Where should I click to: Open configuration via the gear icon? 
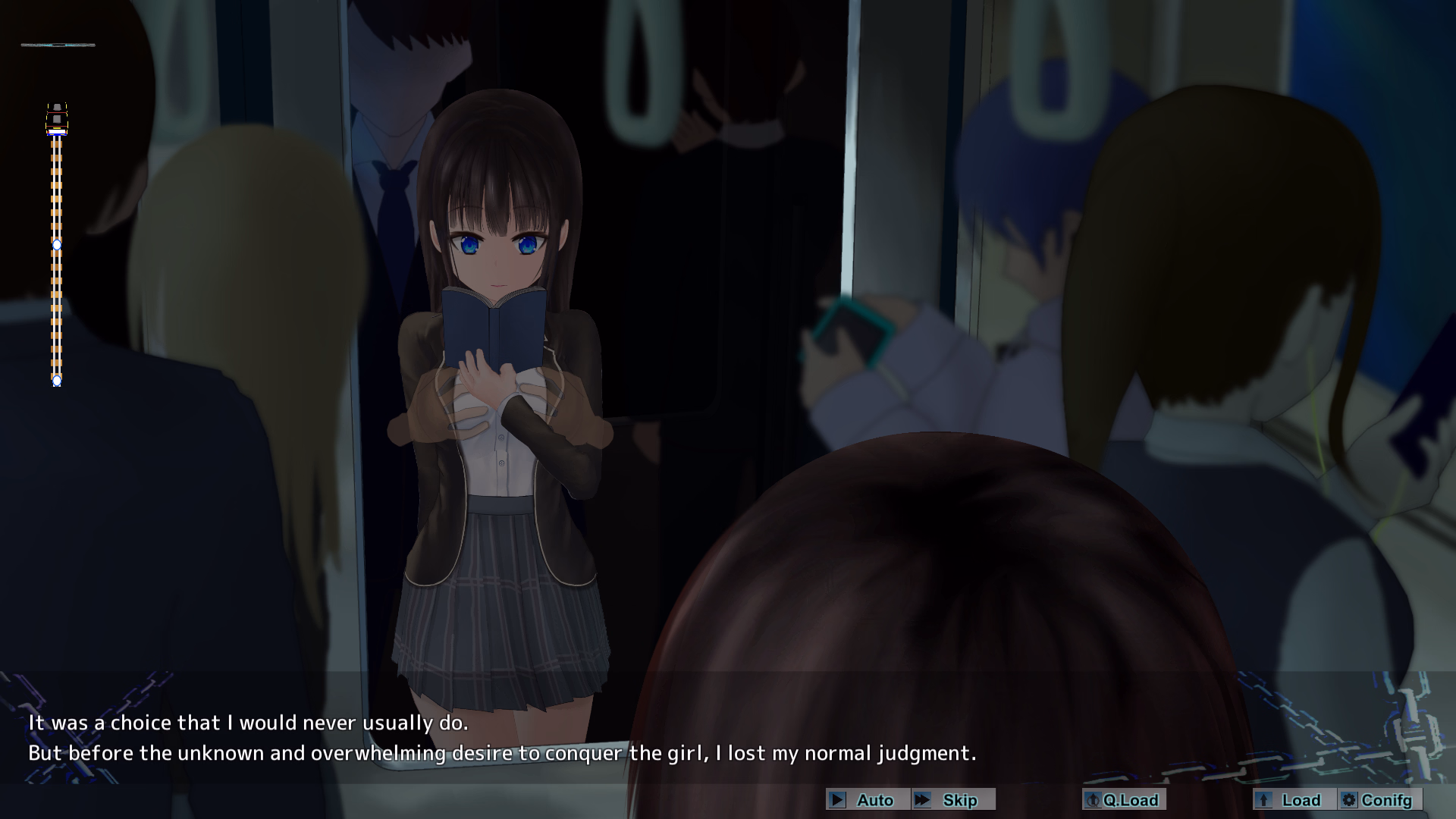(x=1348, y=800)
